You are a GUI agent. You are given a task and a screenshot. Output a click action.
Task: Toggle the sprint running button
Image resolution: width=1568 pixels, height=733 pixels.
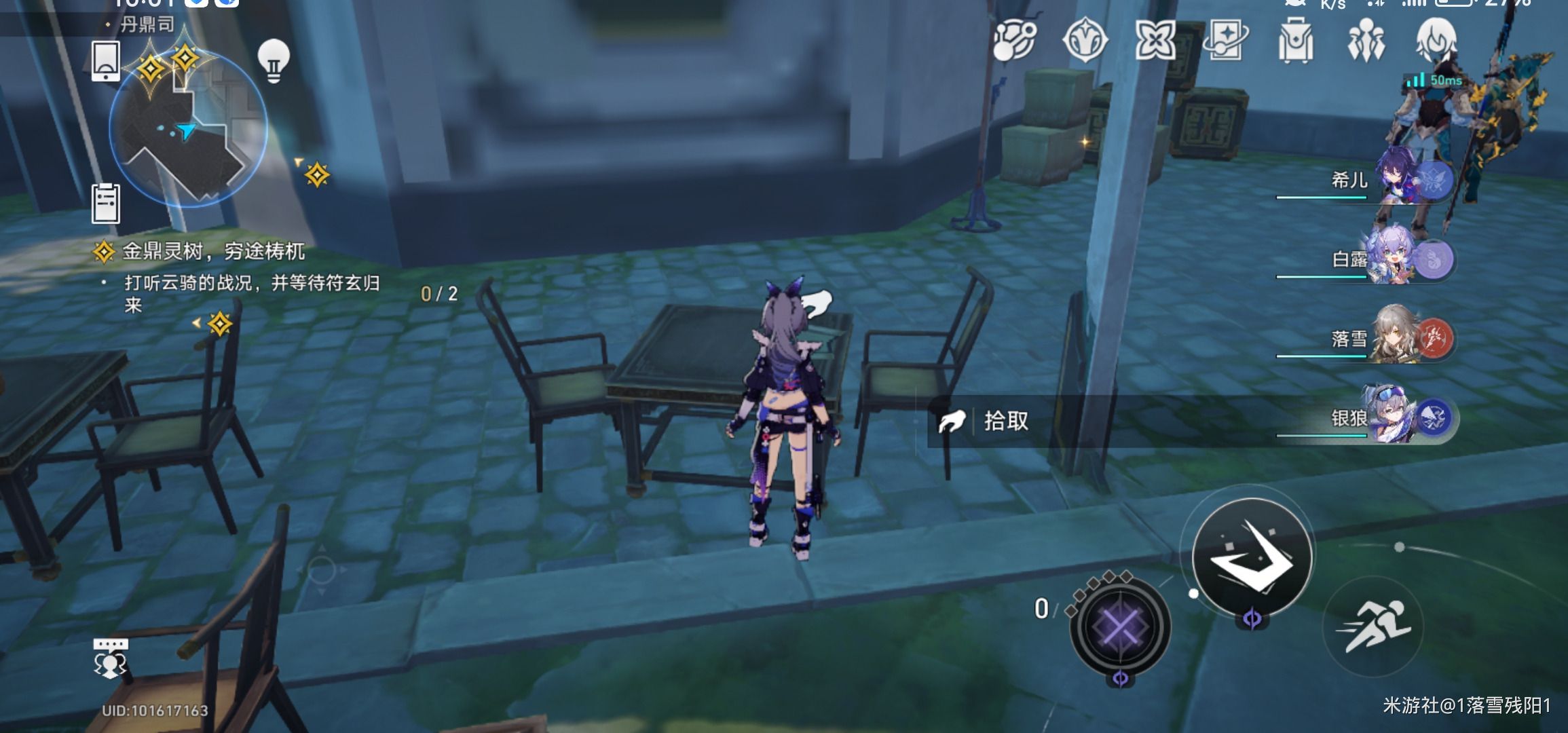tap(1373, 627)
